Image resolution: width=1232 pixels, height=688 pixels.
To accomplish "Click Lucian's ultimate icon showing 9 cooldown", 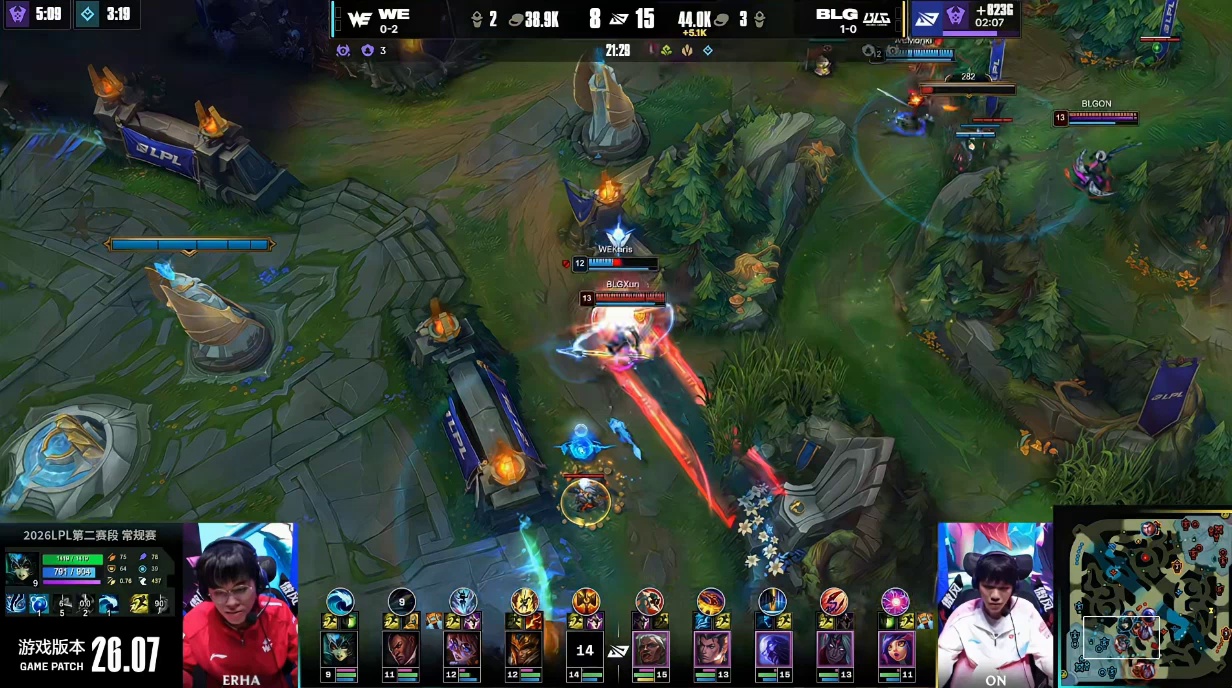I will tap(401, 601).
